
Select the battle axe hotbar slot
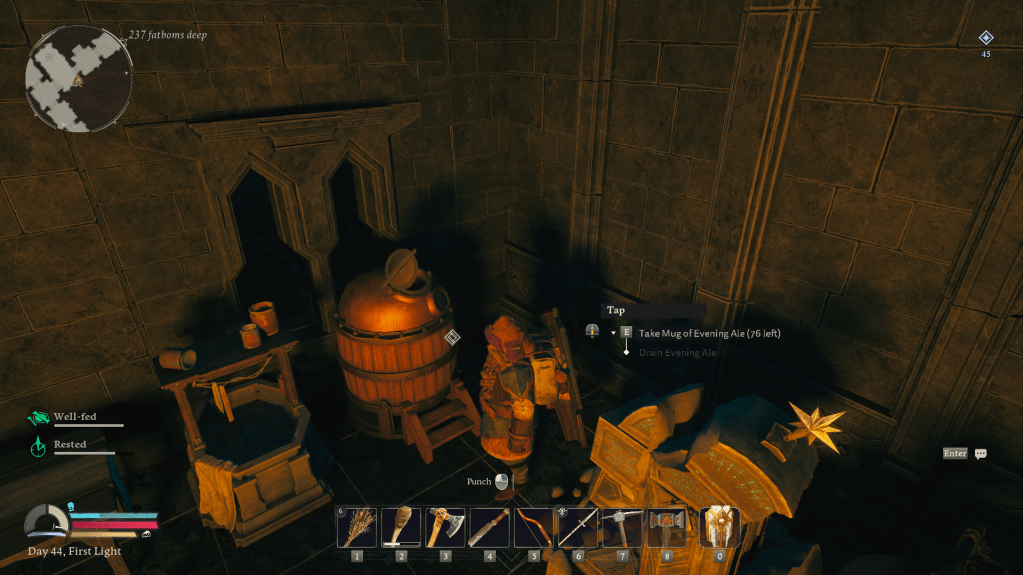[x=445, y=526]
